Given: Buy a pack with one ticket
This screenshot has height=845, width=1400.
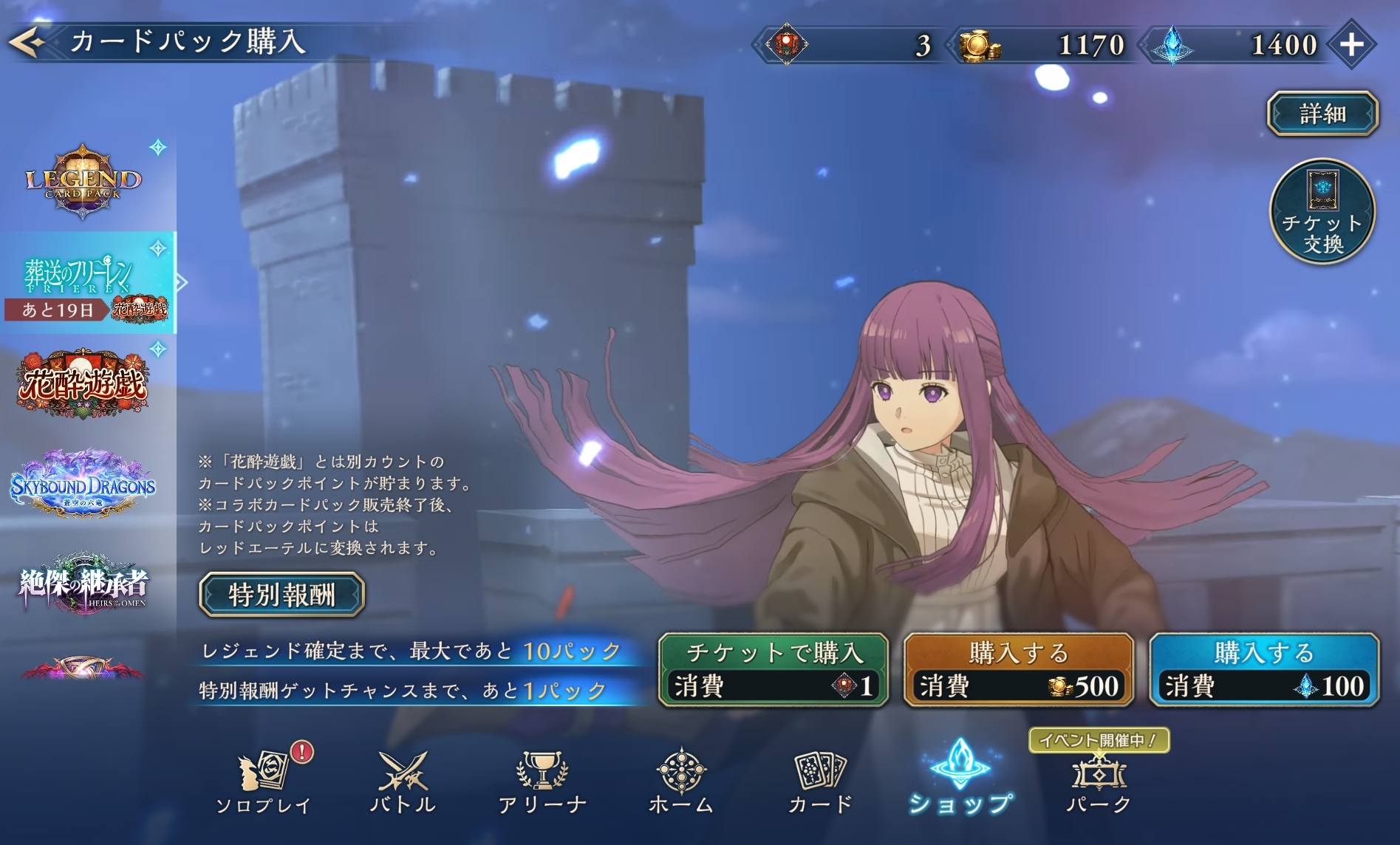Looking at the screenshot, I should [x=773, y=669].
